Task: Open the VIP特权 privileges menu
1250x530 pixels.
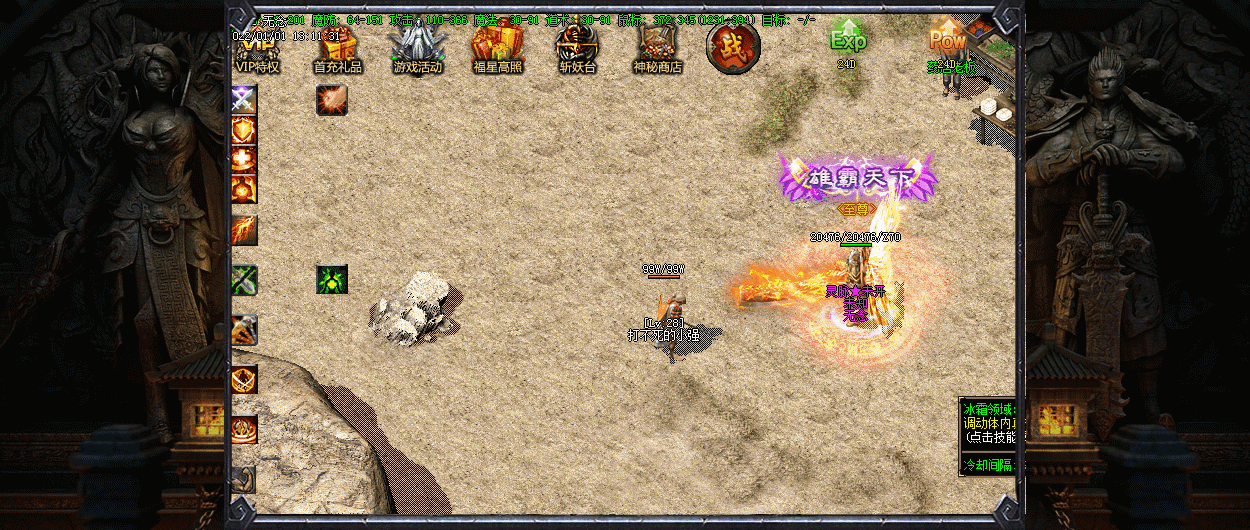Action: pos(257,47)
